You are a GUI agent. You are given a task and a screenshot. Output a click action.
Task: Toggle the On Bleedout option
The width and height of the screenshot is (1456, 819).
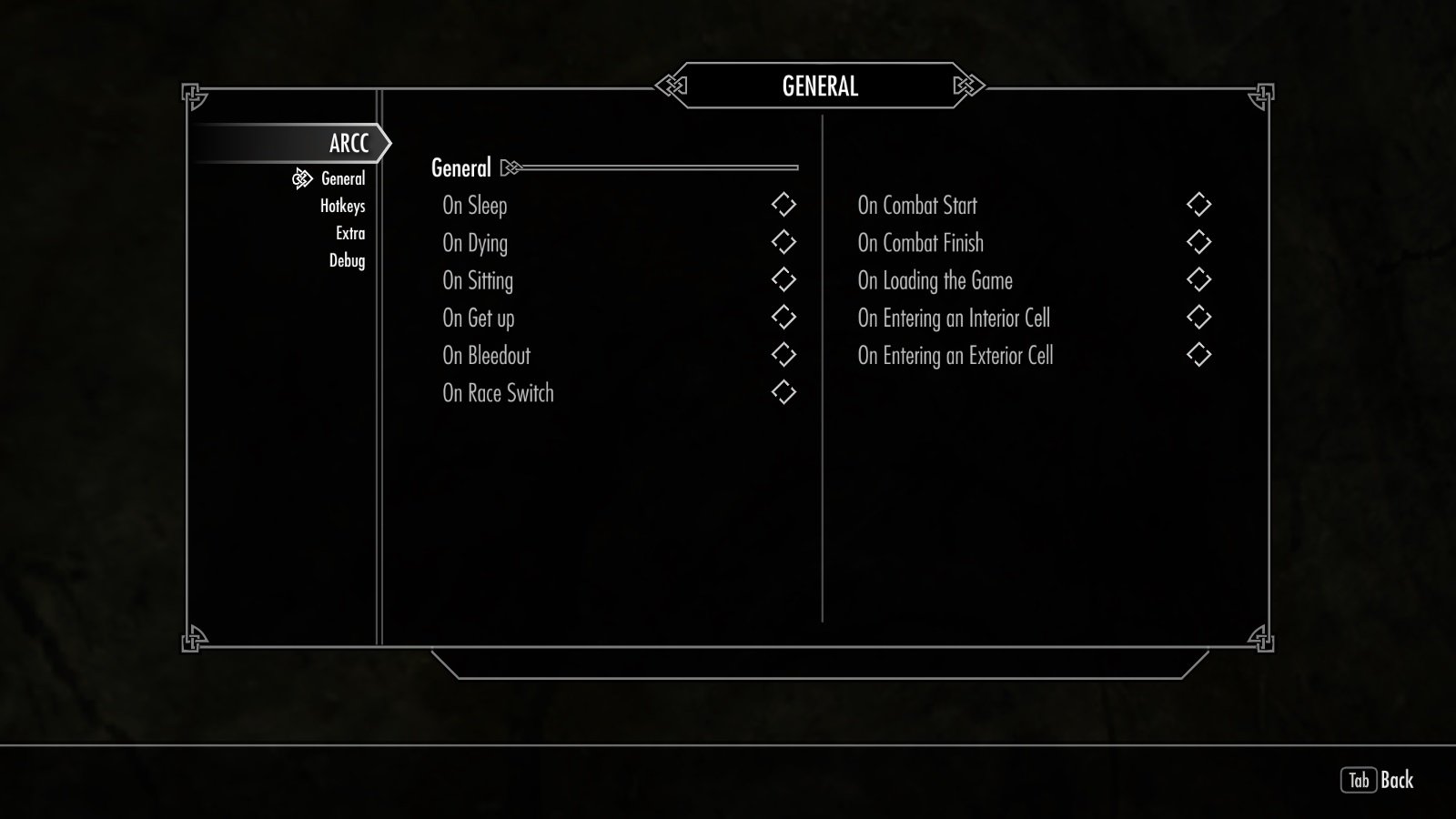tap(784, 355)
